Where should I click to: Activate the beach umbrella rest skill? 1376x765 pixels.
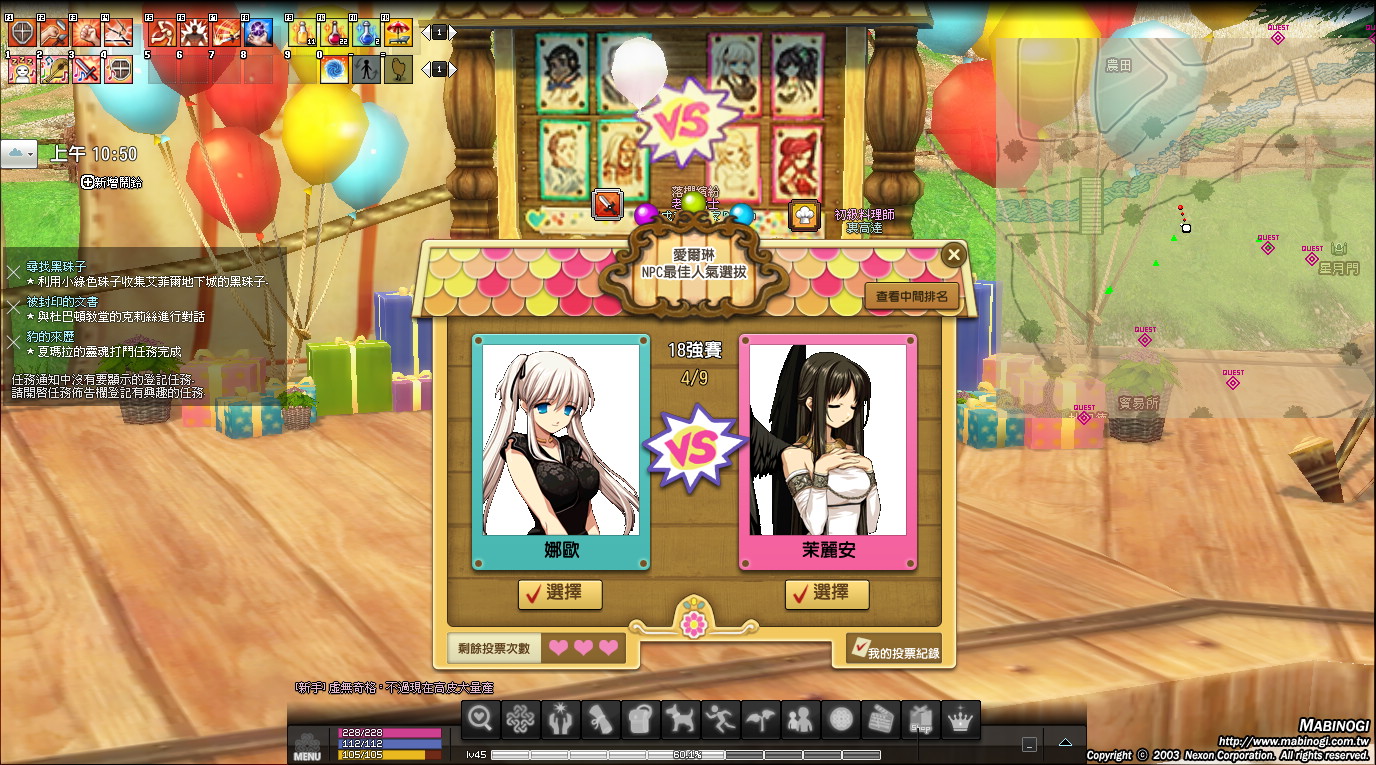(x=398, y=33)
